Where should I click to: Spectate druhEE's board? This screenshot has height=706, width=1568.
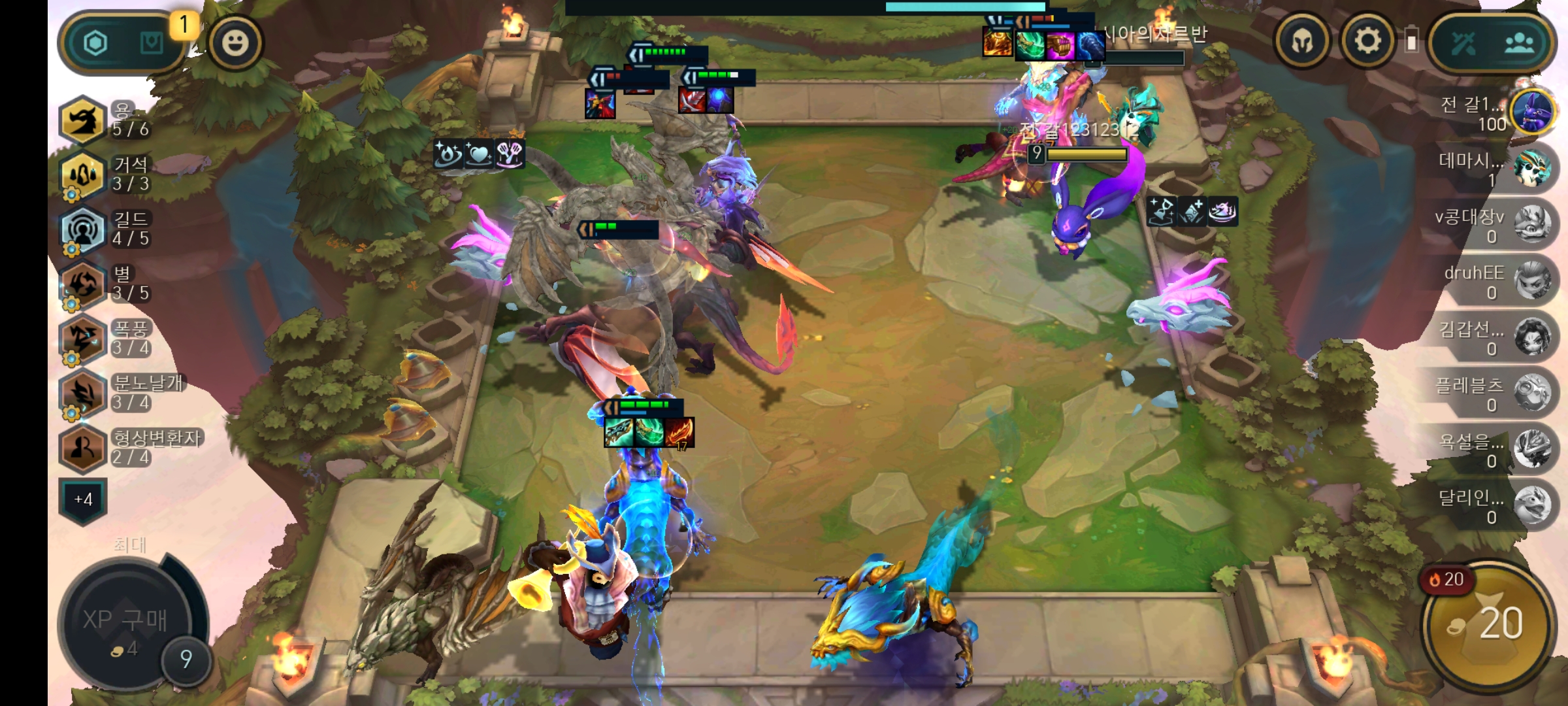(x=1532, y=281)
